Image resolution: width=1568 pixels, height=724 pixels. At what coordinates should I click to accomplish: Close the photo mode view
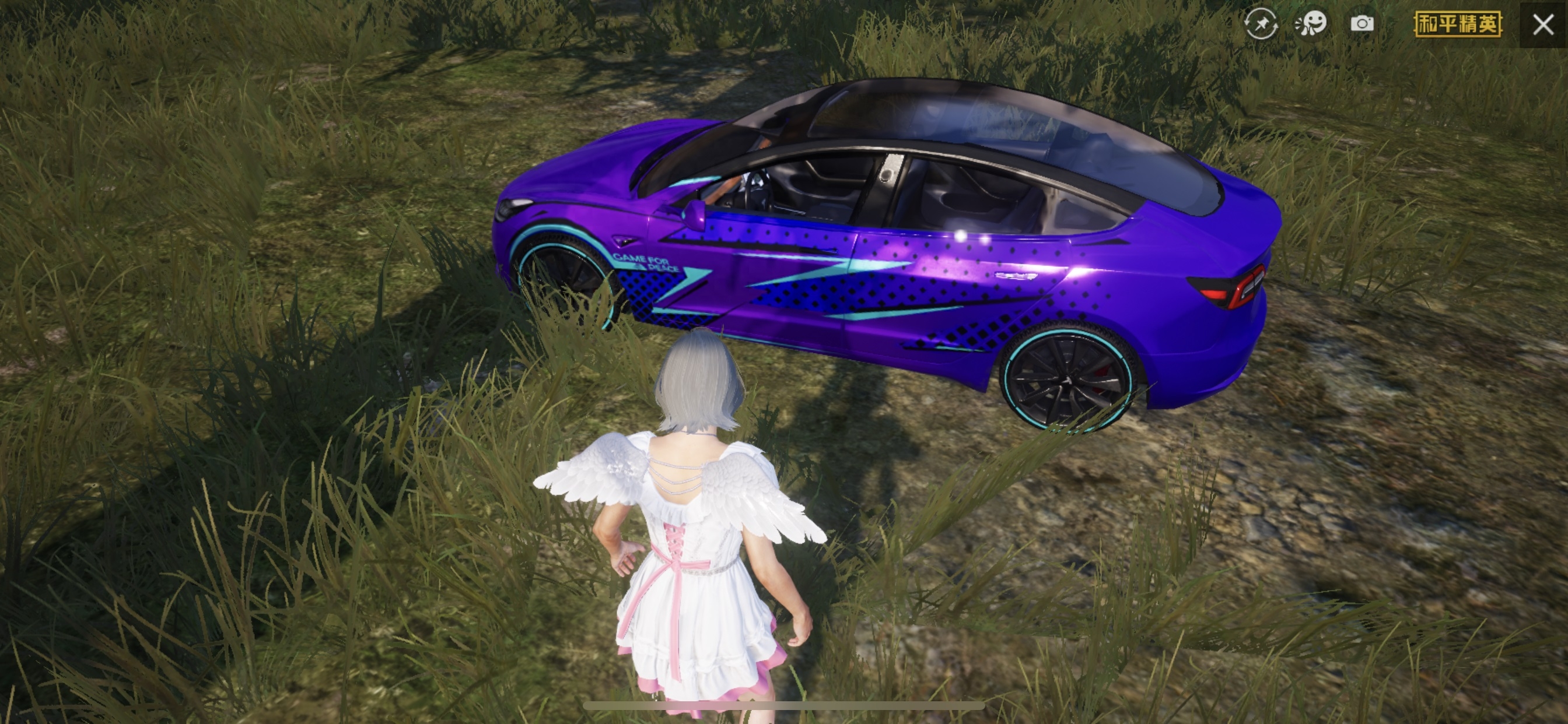click(1543, 24)
